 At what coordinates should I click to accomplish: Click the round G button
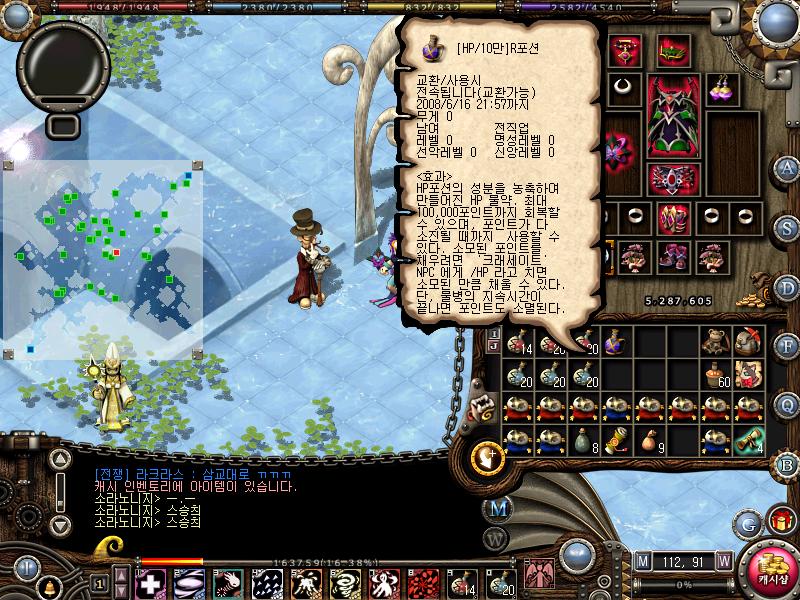(747, 522)
